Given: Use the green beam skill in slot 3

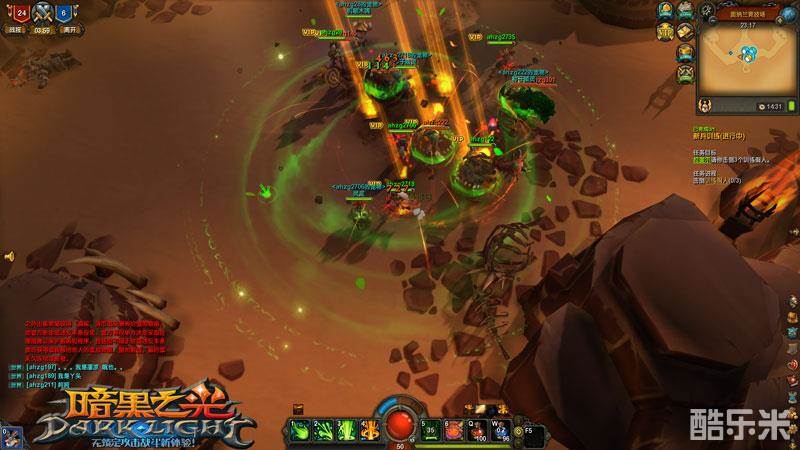Looking at the screenshot, I should pyautogui.click(x=344, y=430).
